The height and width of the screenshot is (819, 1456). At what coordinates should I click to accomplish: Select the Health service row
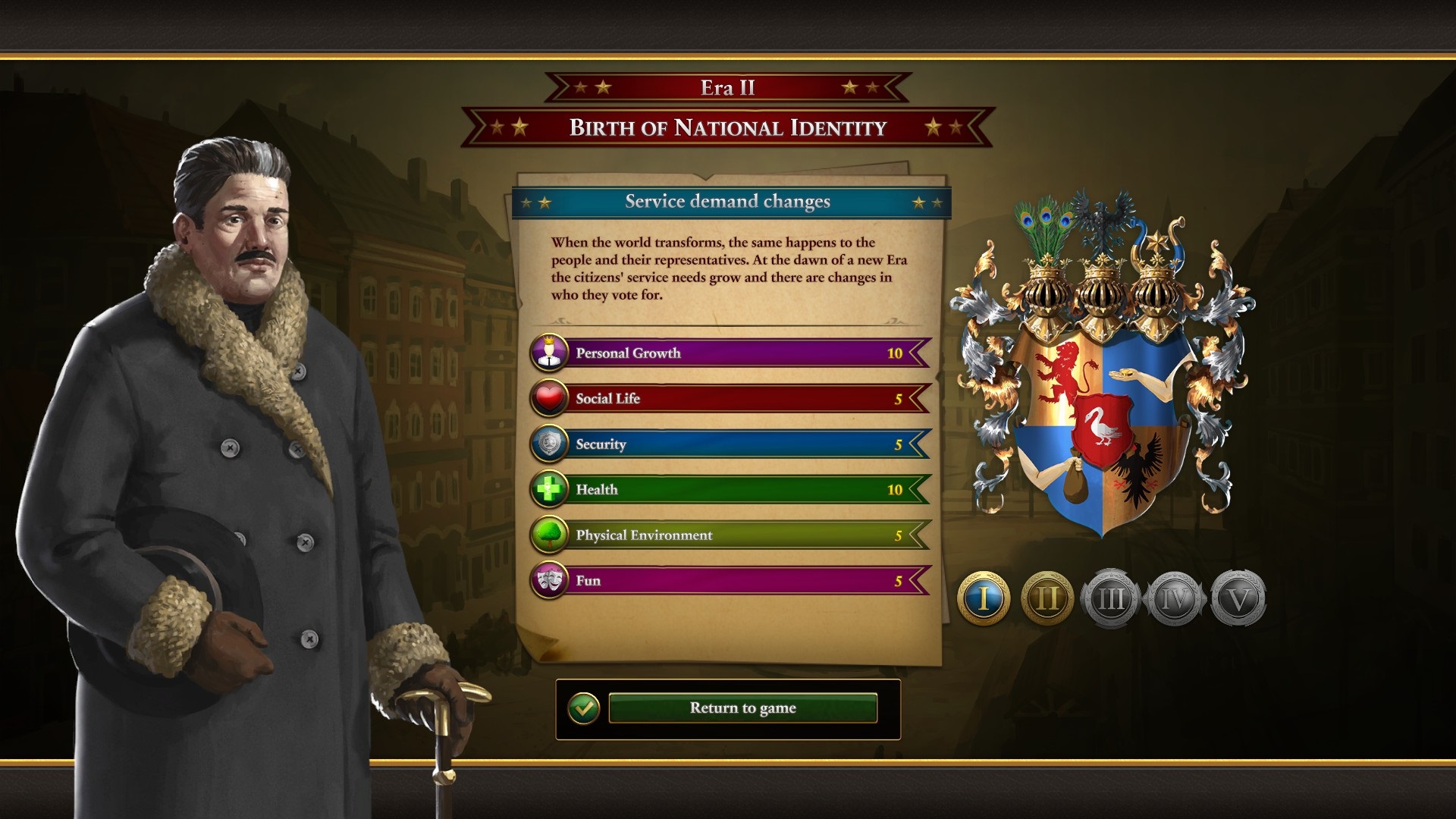(x=730, y=489)
